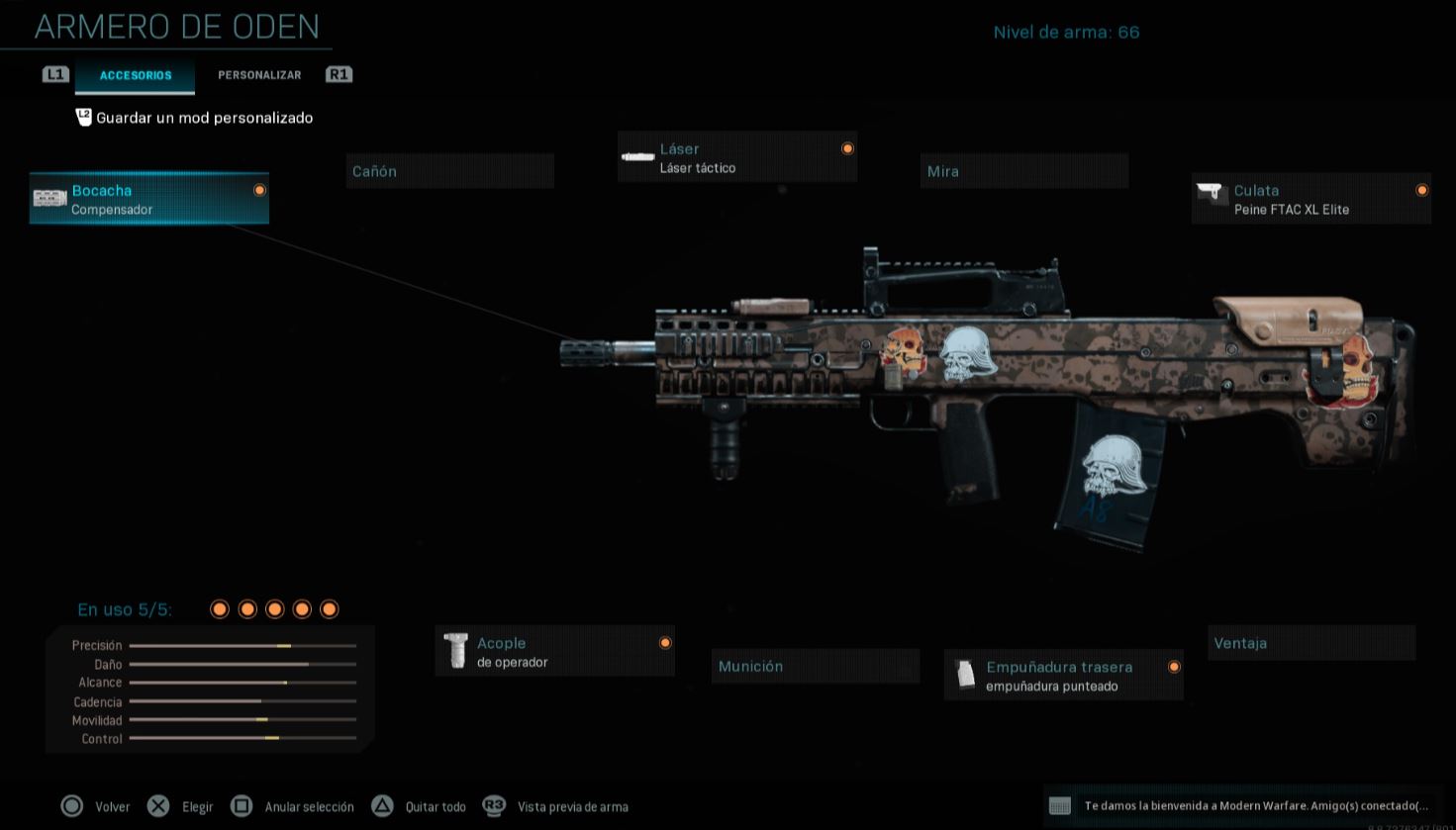1456x830 pixels.
Task: Choose the Láser táctico attachment slot
Action: click(737, 158)
